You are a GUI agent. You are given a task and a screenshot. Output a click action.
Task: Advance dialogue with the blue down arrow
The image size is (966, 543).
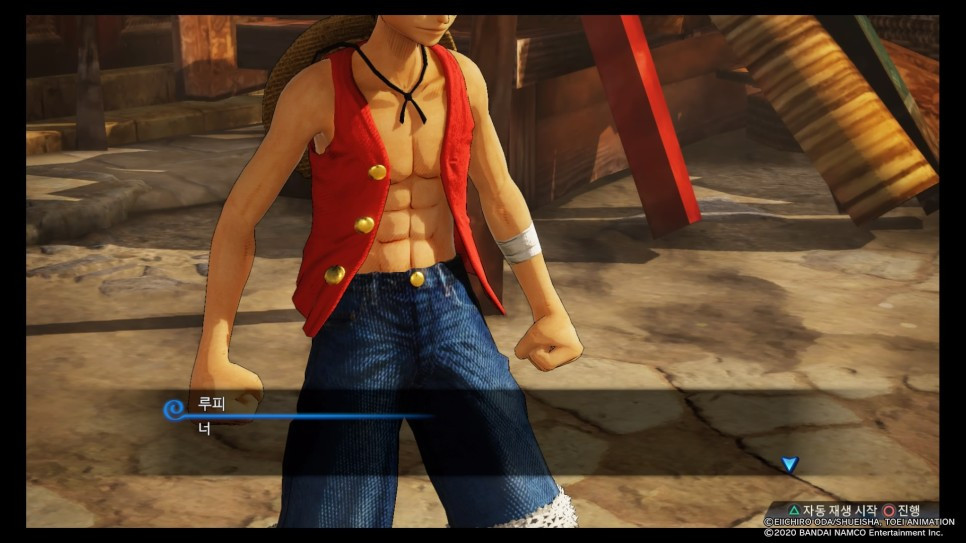[x=789, y=464]
